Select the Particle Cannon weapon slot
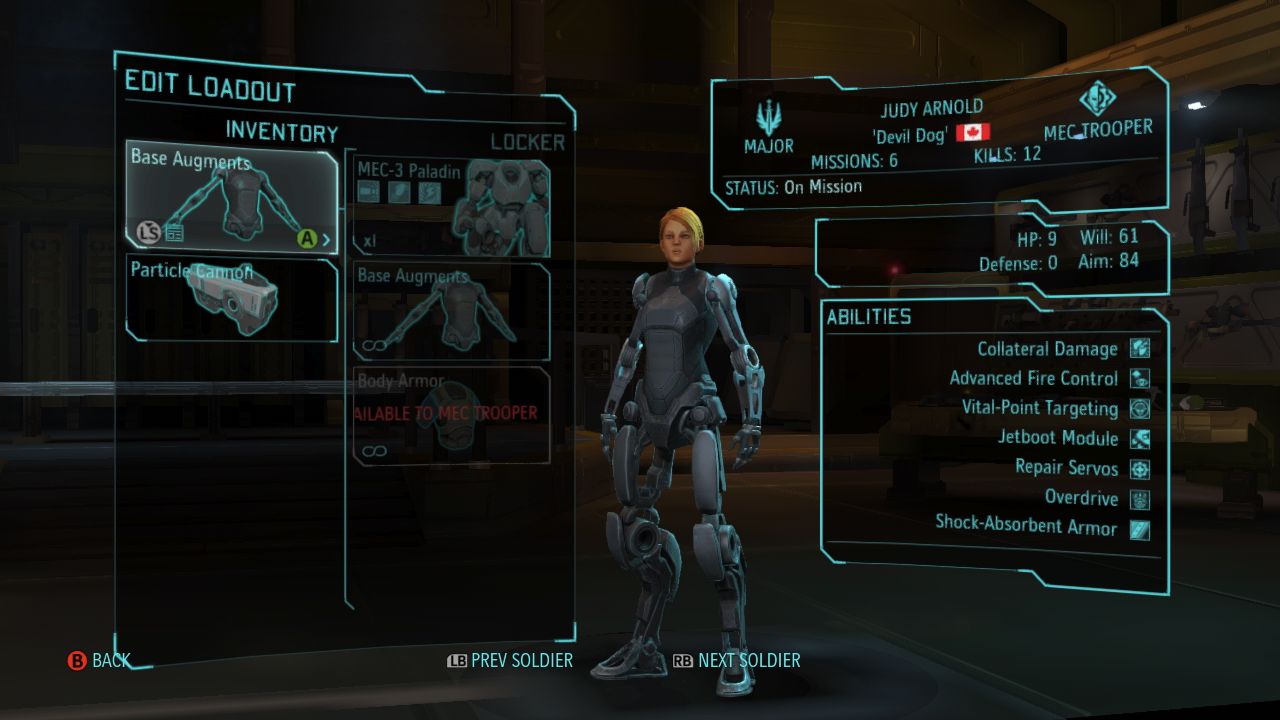Viewport: 1280px width, 720px height. click(231, 298)
